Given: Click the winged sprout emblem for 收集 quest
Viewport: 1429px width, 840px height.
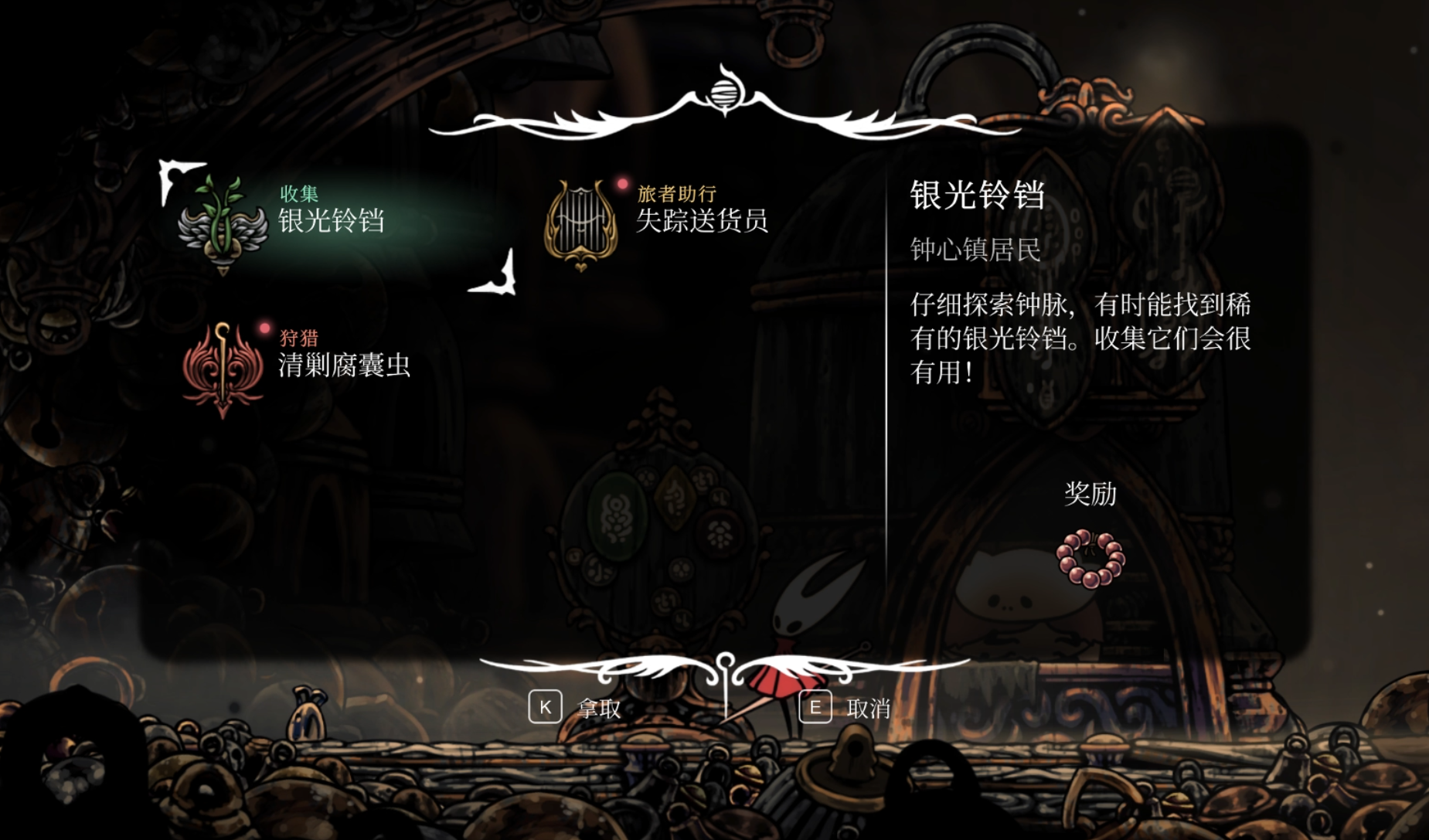Looking at the screenshot, I should [x=220, y=224].
